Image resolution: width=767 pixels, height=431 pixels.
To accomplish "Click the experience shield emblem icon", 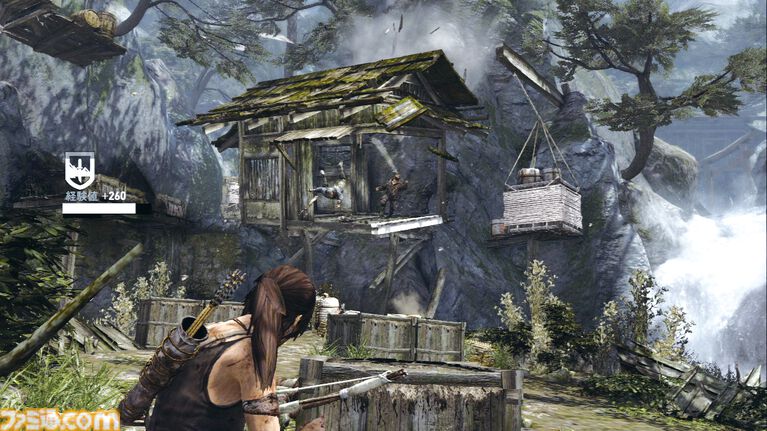I will (x=79, y=169).
